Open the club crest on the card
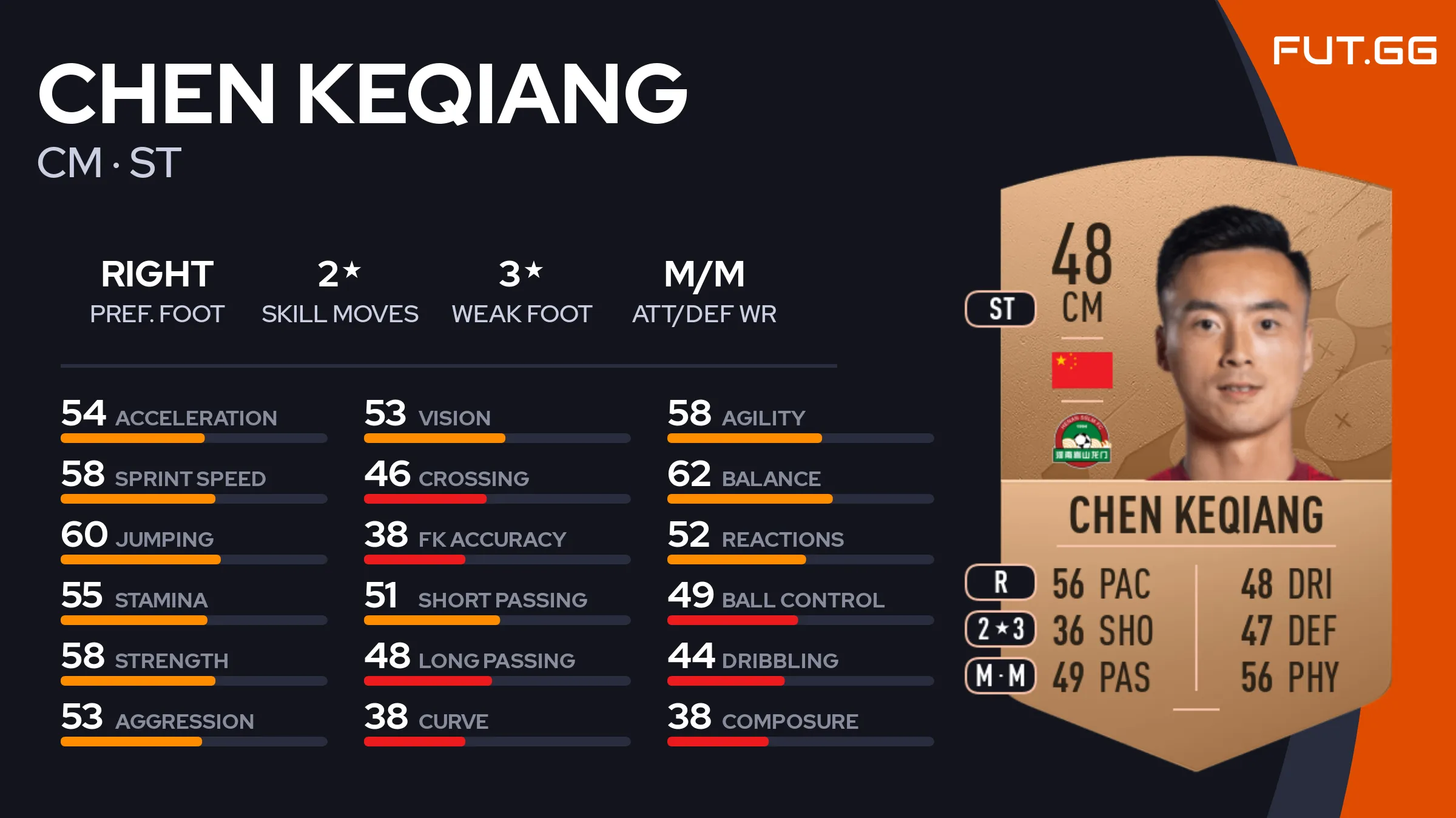This screenshot has width=1456, height=818. click(1082, 441)
